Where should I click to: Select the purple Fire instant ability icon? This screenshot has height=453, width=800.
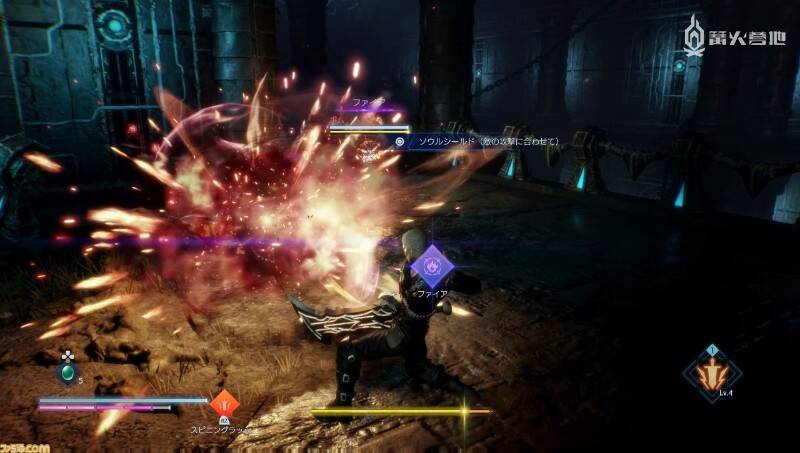pyautogui.click(x=434, y=266)
